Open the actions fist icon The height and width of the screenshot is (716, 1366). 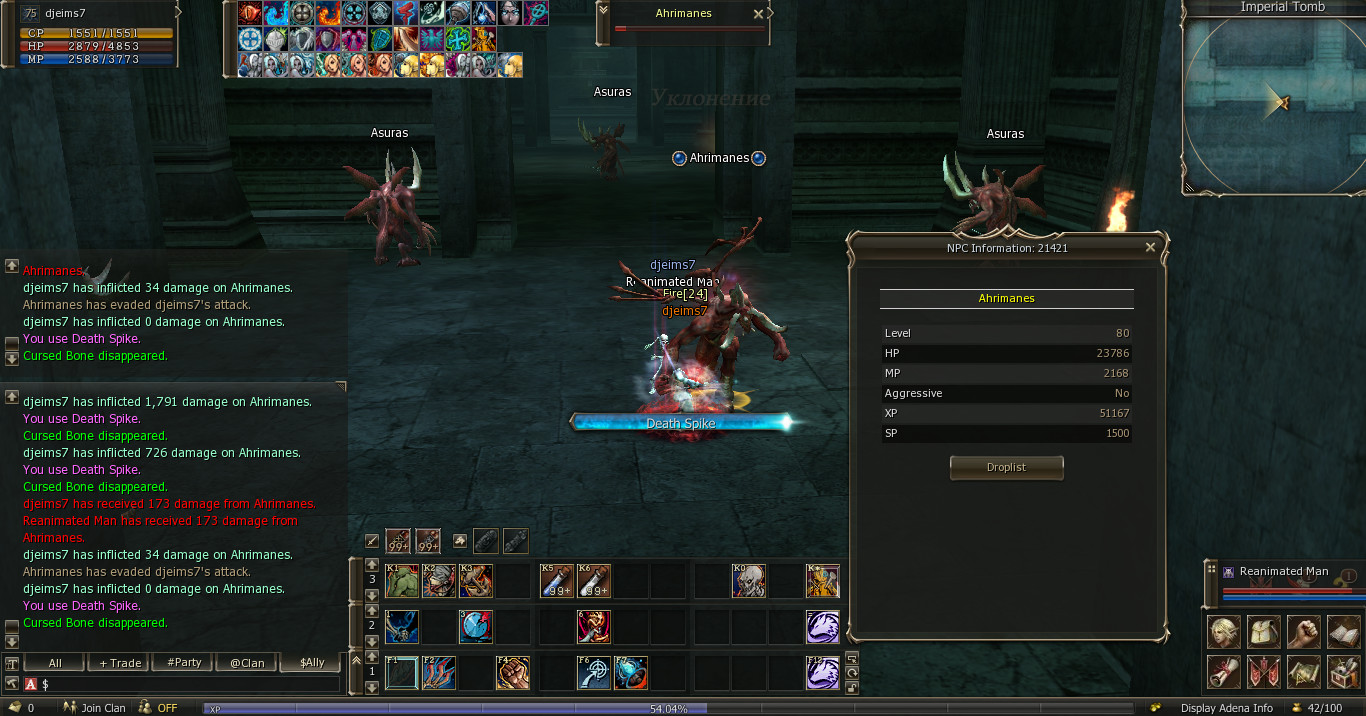pyautogui.click(x=1304, y=632)
